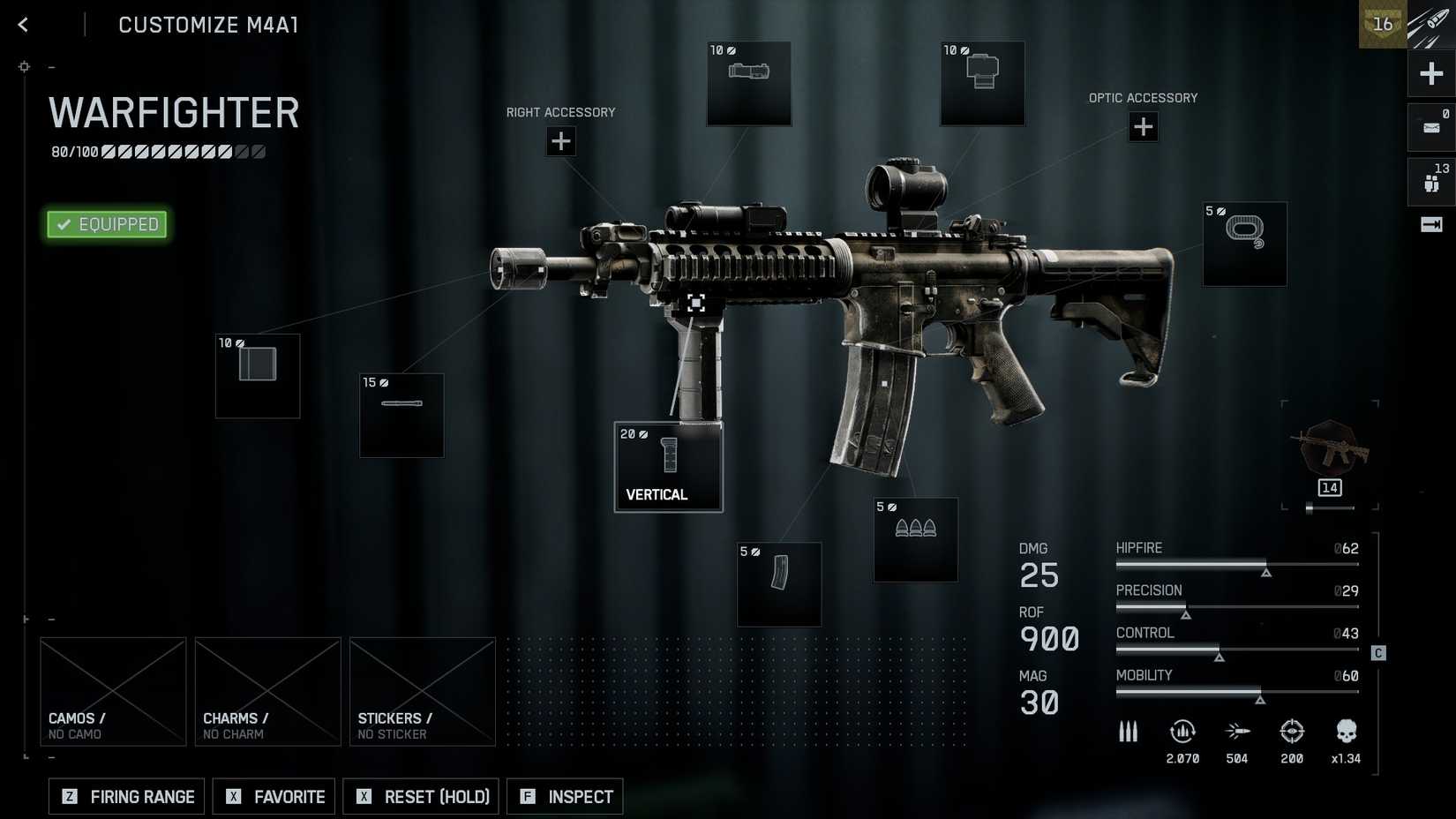Switch to the Charms panel
Viewport: 1456px width, 819px height.
click(267, 691)
